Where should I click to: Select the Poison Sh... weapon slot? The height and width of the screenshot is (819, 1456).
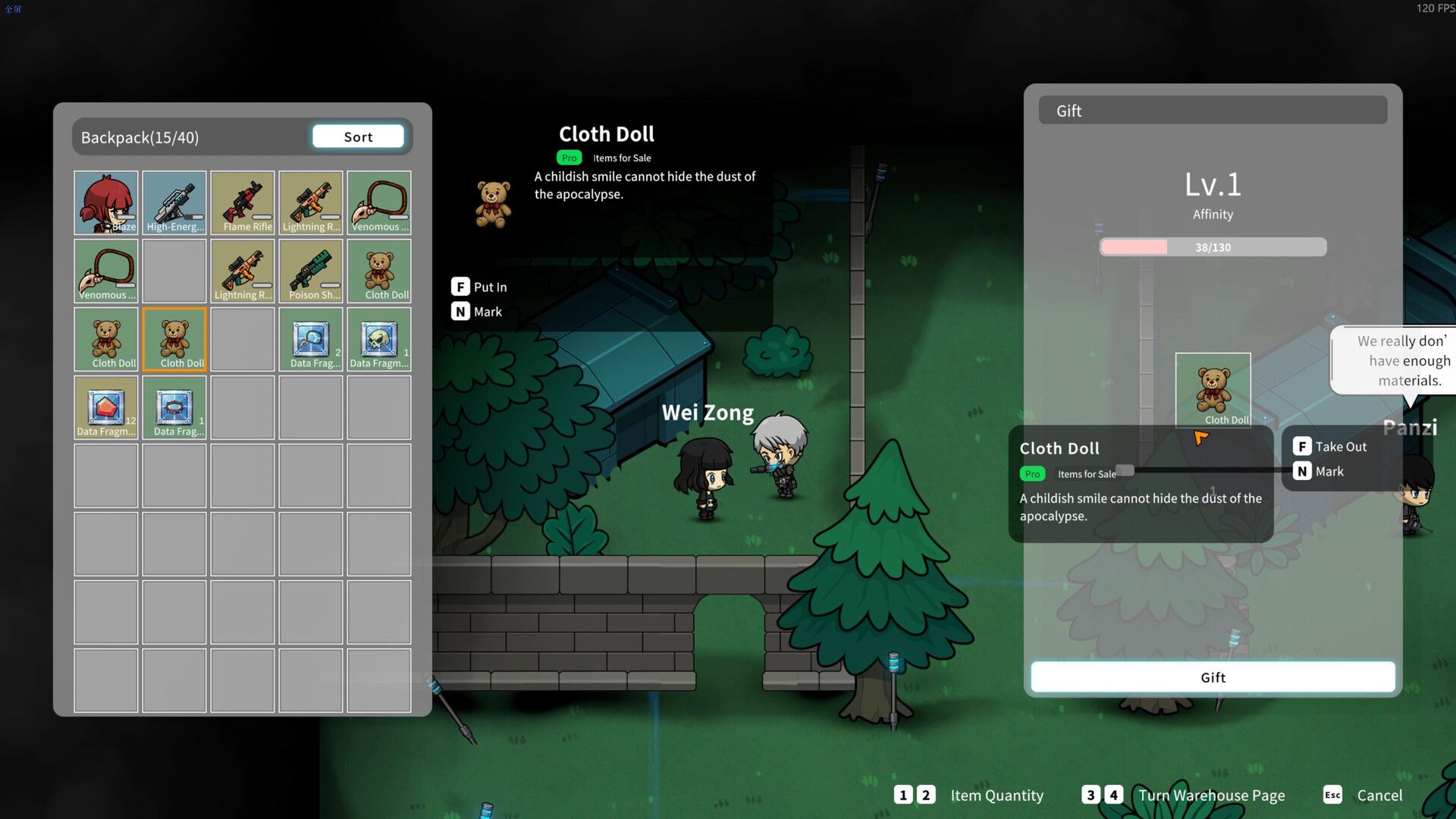point(311,271)
